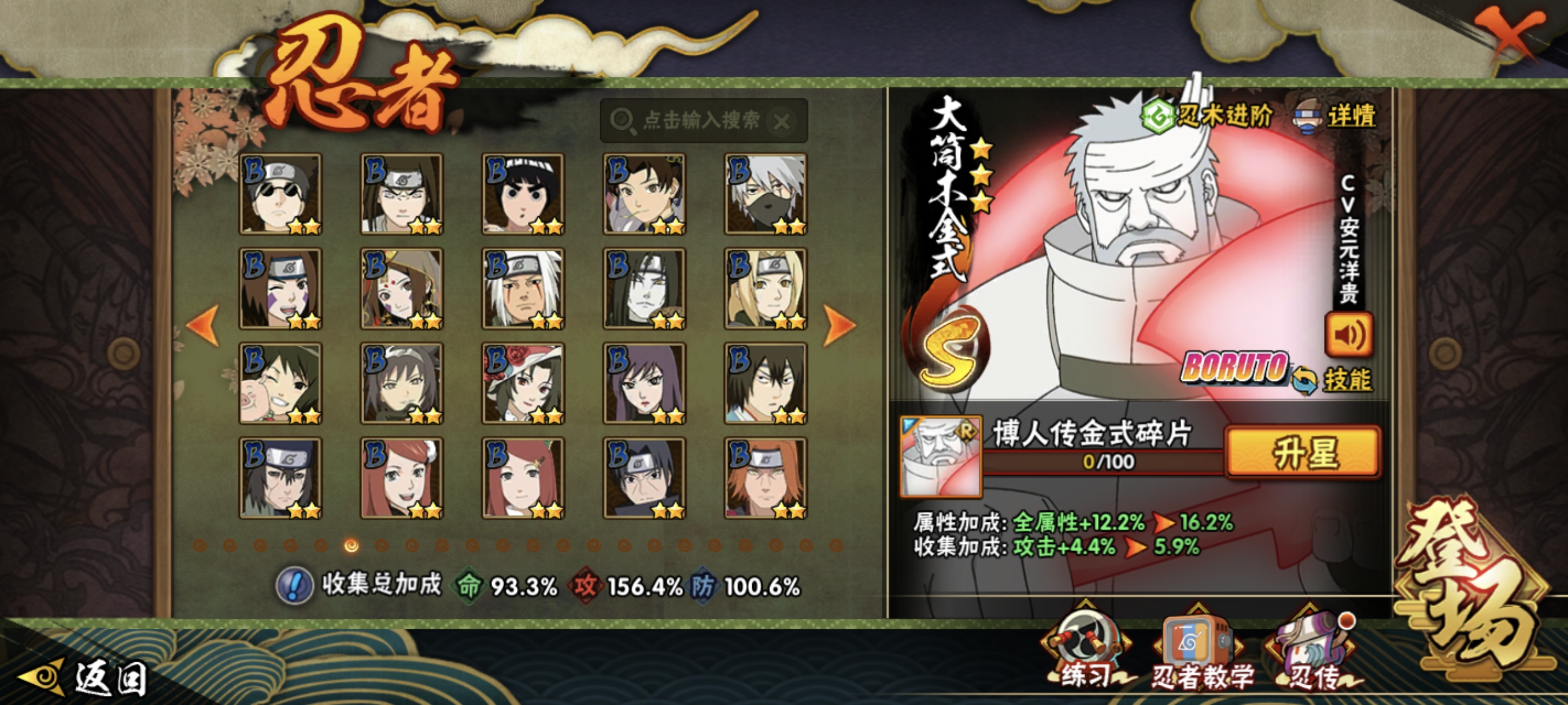Select the 博人传金式碎片 fragment icon
1568x705 pixels.
941,455
